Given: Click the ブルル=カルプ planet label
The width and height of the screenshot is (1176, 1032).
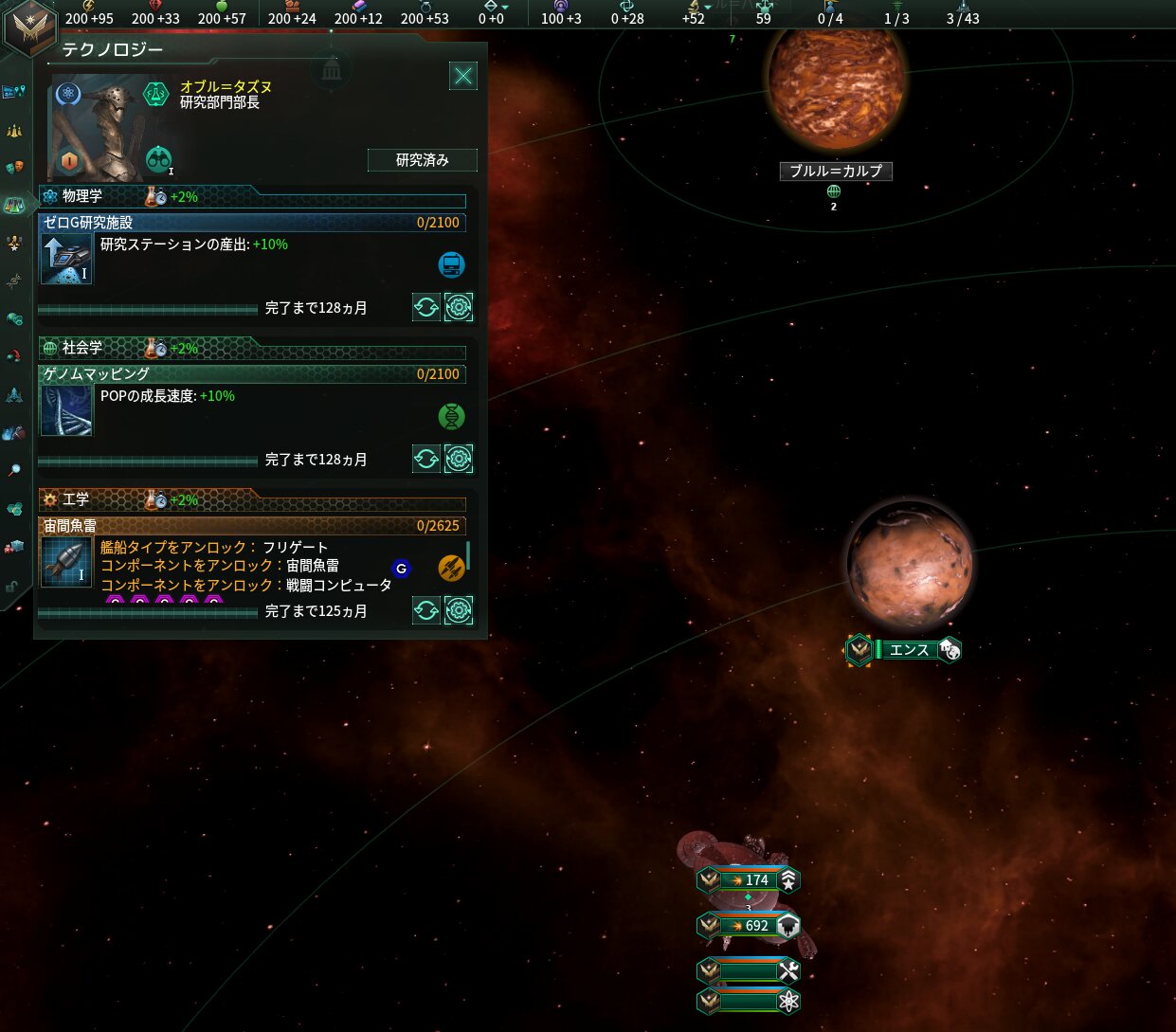Looking at the screenshot, I should pyautogui.click(x=835, y=172).
